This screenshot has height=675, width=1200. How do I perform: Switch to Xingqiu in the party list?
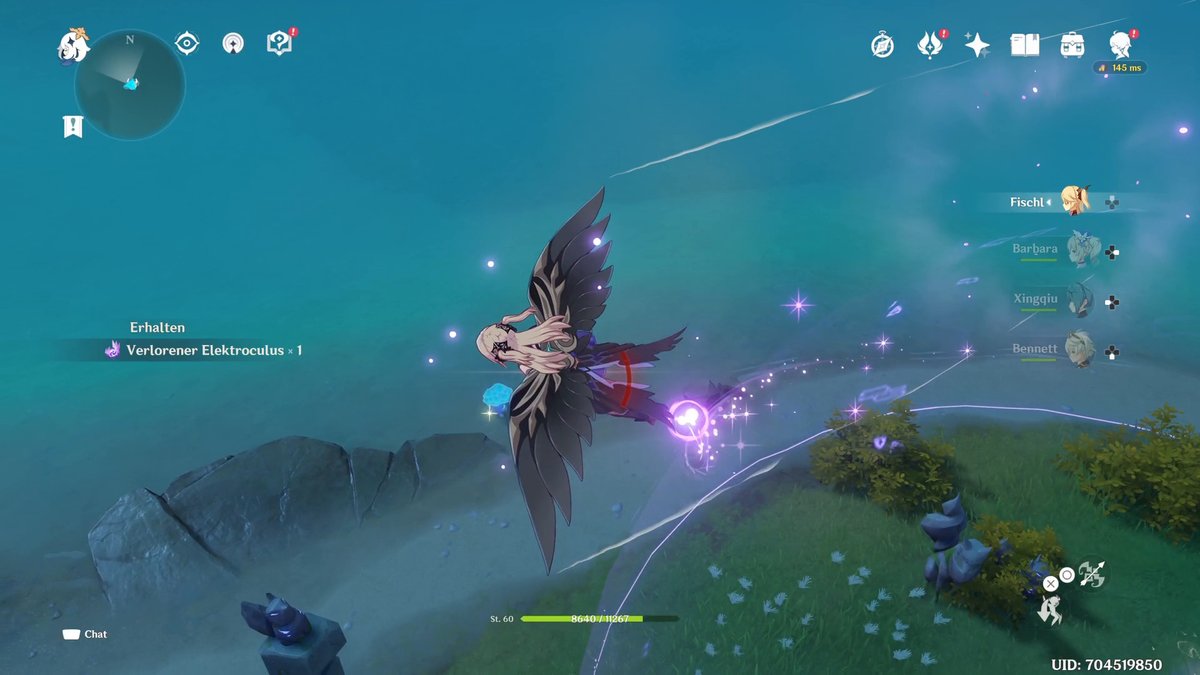pyautogui.click(x=1081, y=299)
